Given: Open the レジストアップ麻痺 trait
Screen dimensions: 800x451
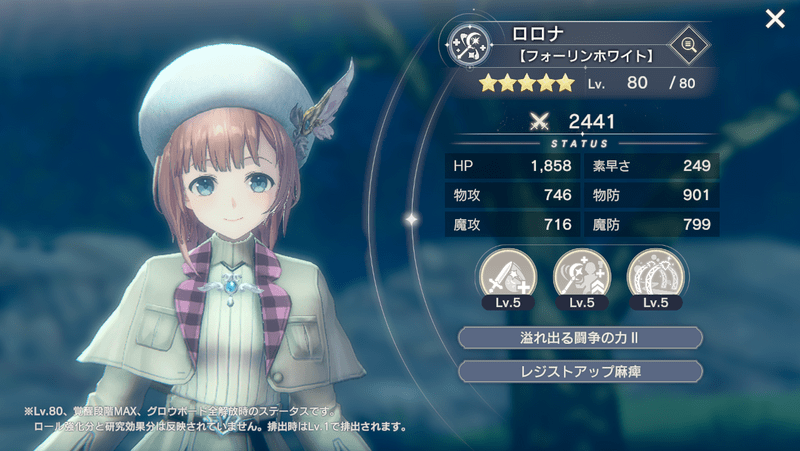Looking at the screenshot, I should coord(580,371).
